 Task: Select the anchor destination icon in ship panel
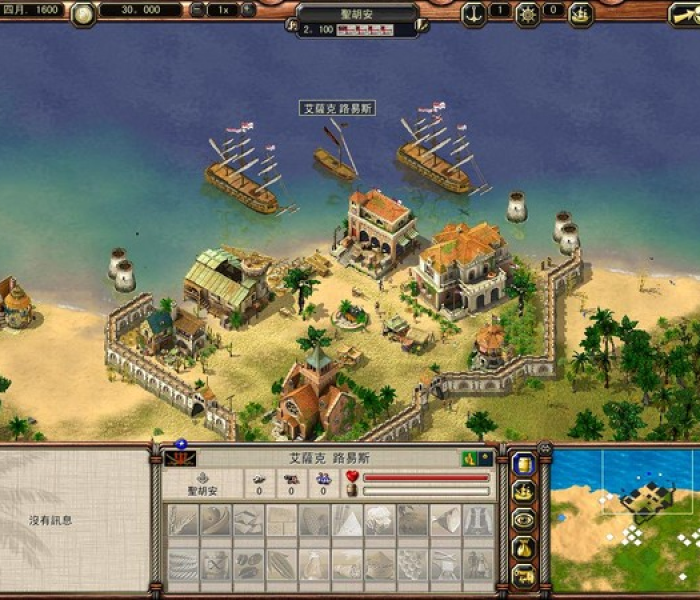[x=203, y=478]
